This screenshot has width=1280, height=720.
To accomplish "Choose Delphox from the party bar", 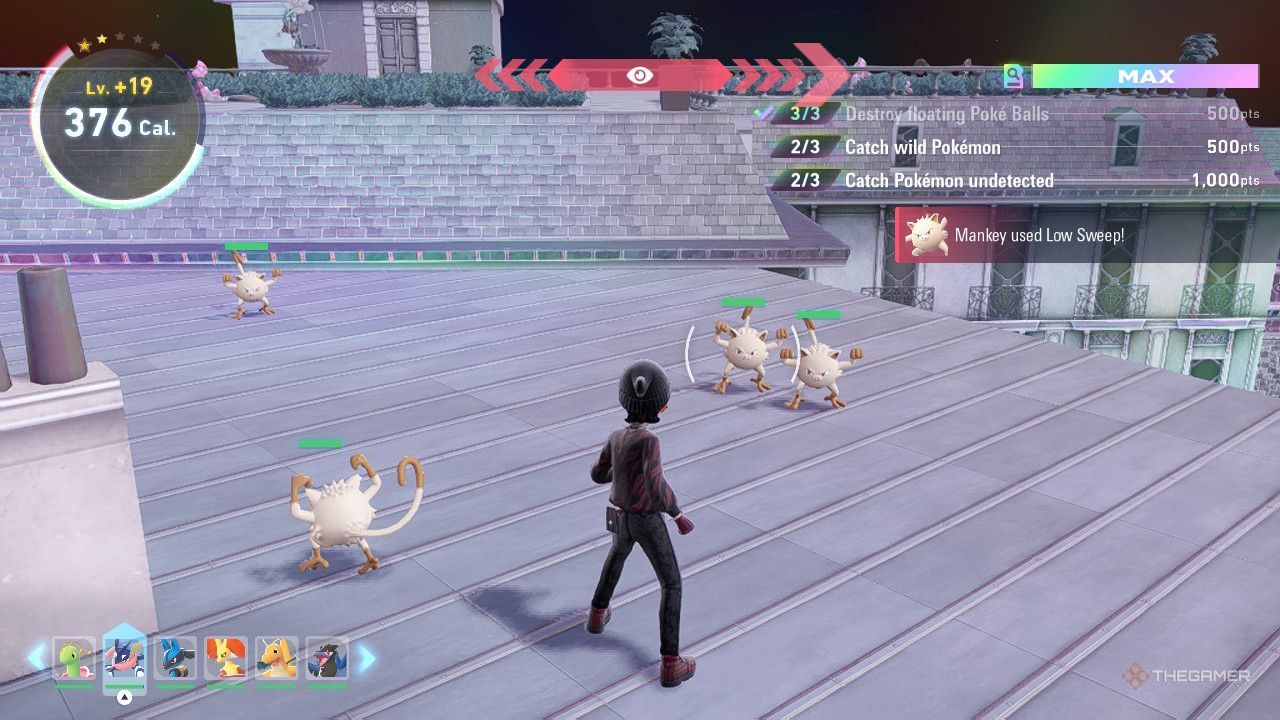I will (225, 659).
